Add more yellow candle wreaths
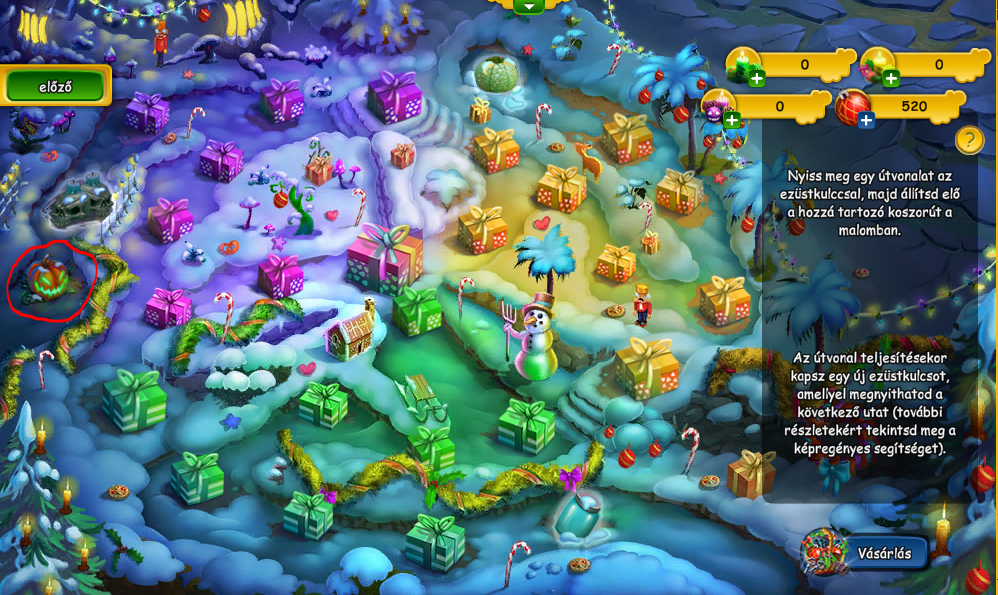 [891, 78]
